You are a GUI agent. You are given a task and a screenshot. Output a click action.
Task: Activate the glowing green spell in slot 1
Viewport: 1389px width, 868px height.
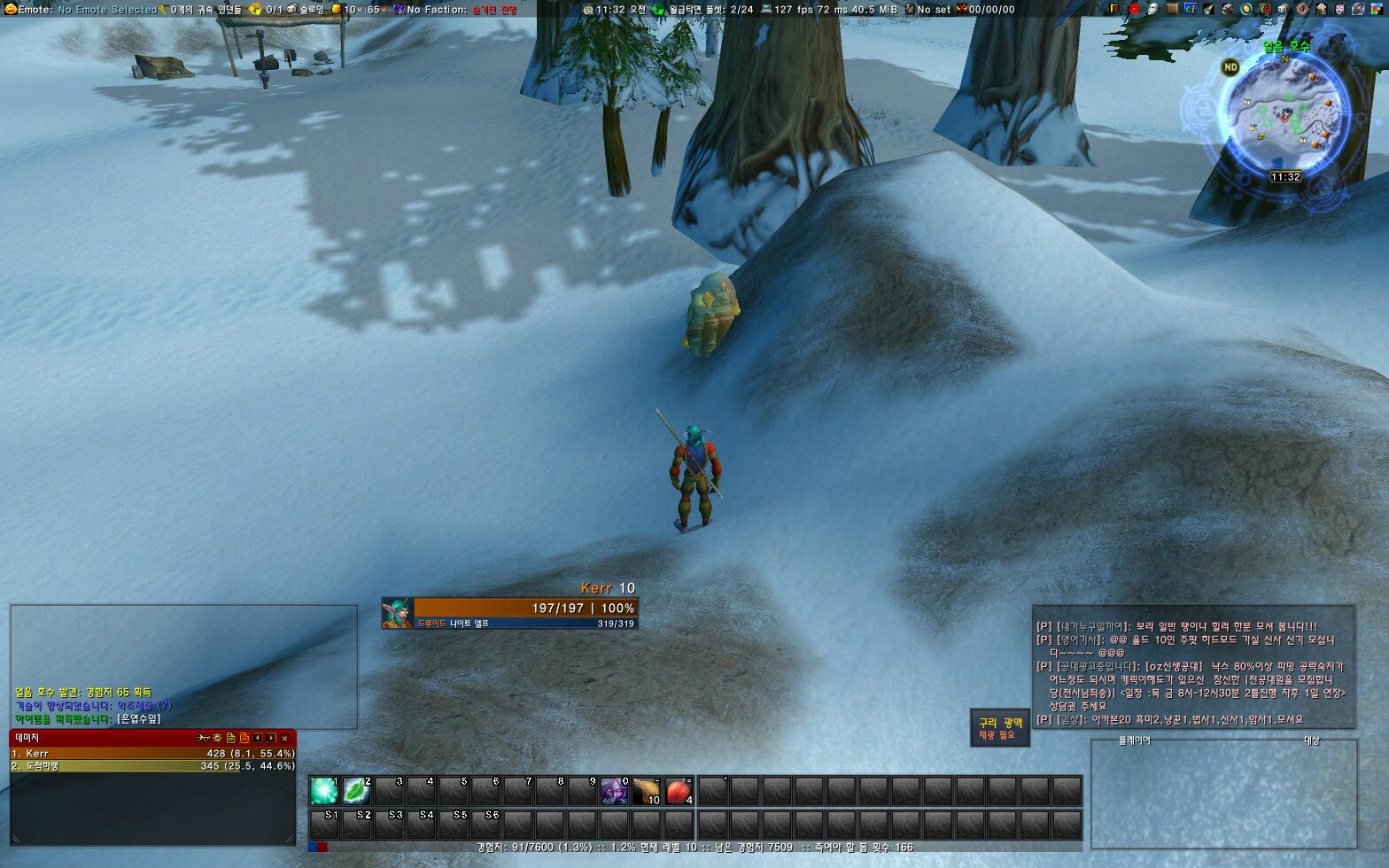pos(323,790)
